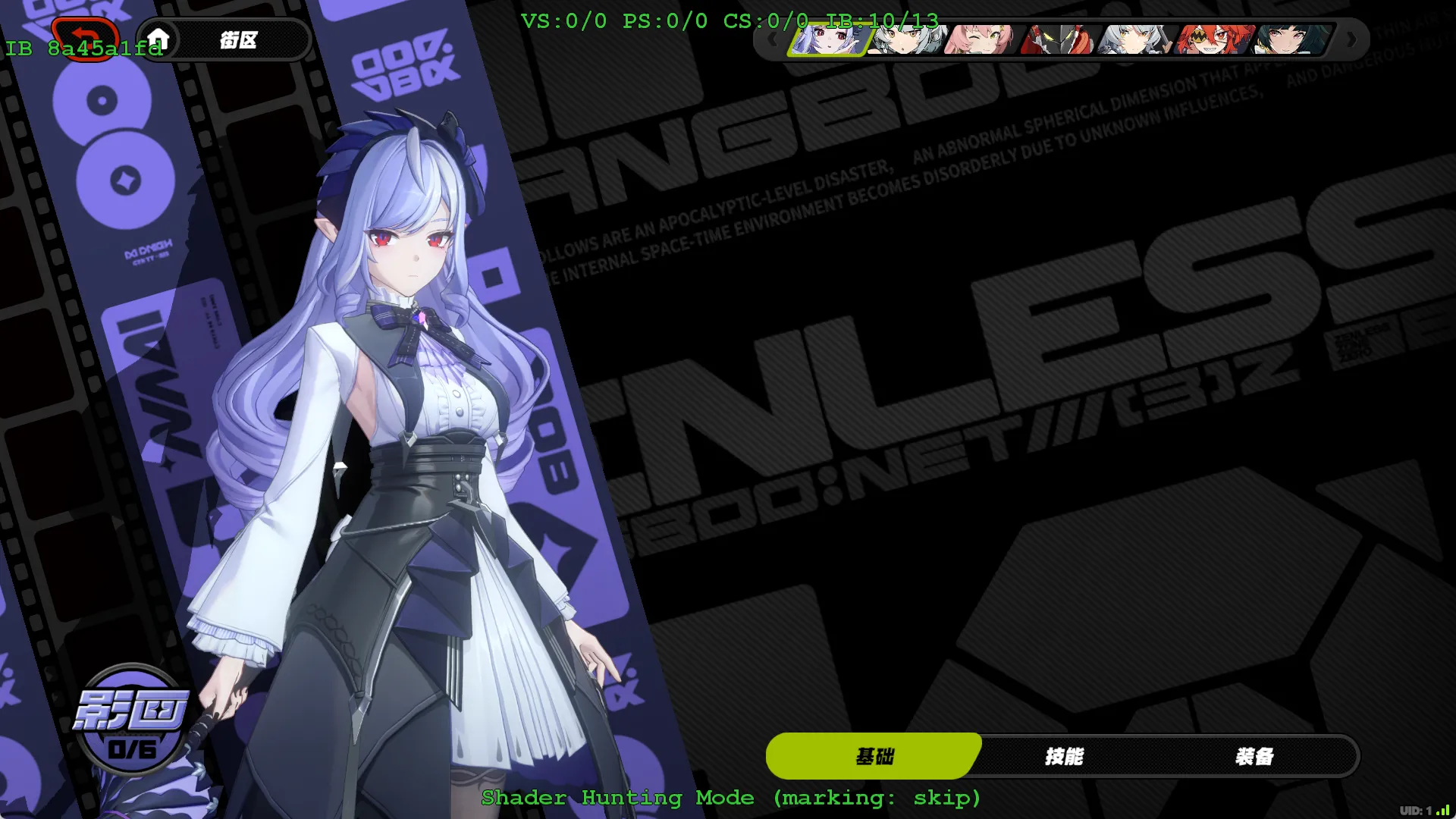Open the 装备 equipment tab

point(1254,756)
